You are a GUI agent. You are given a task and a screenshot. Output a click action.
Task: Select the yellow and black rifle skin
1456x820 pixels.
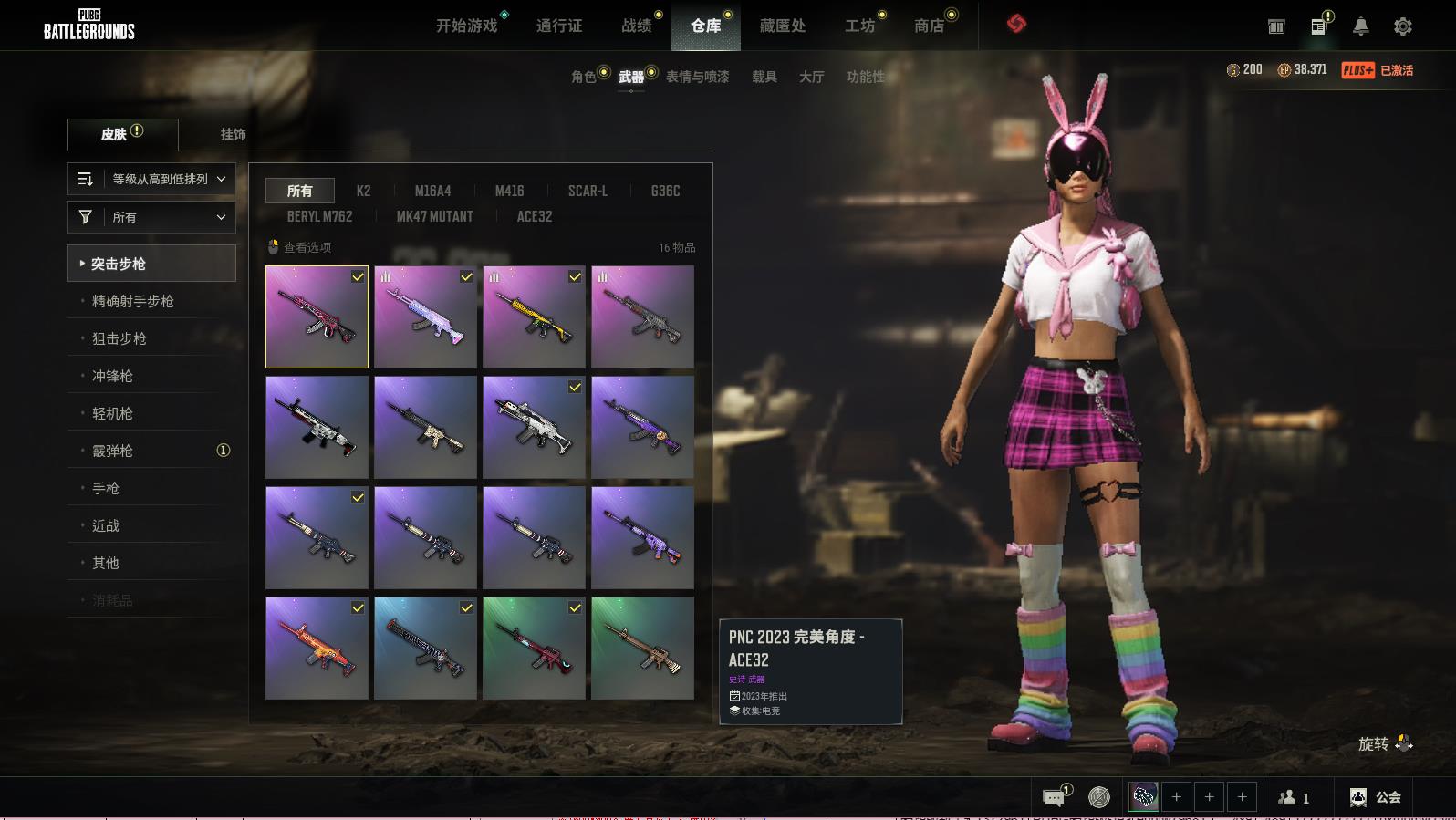coord(534,317)
